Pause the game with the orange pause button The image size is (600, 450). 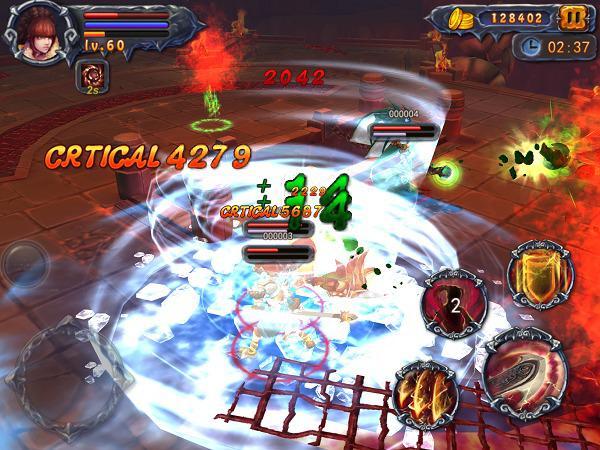click(x=572, y=18)
